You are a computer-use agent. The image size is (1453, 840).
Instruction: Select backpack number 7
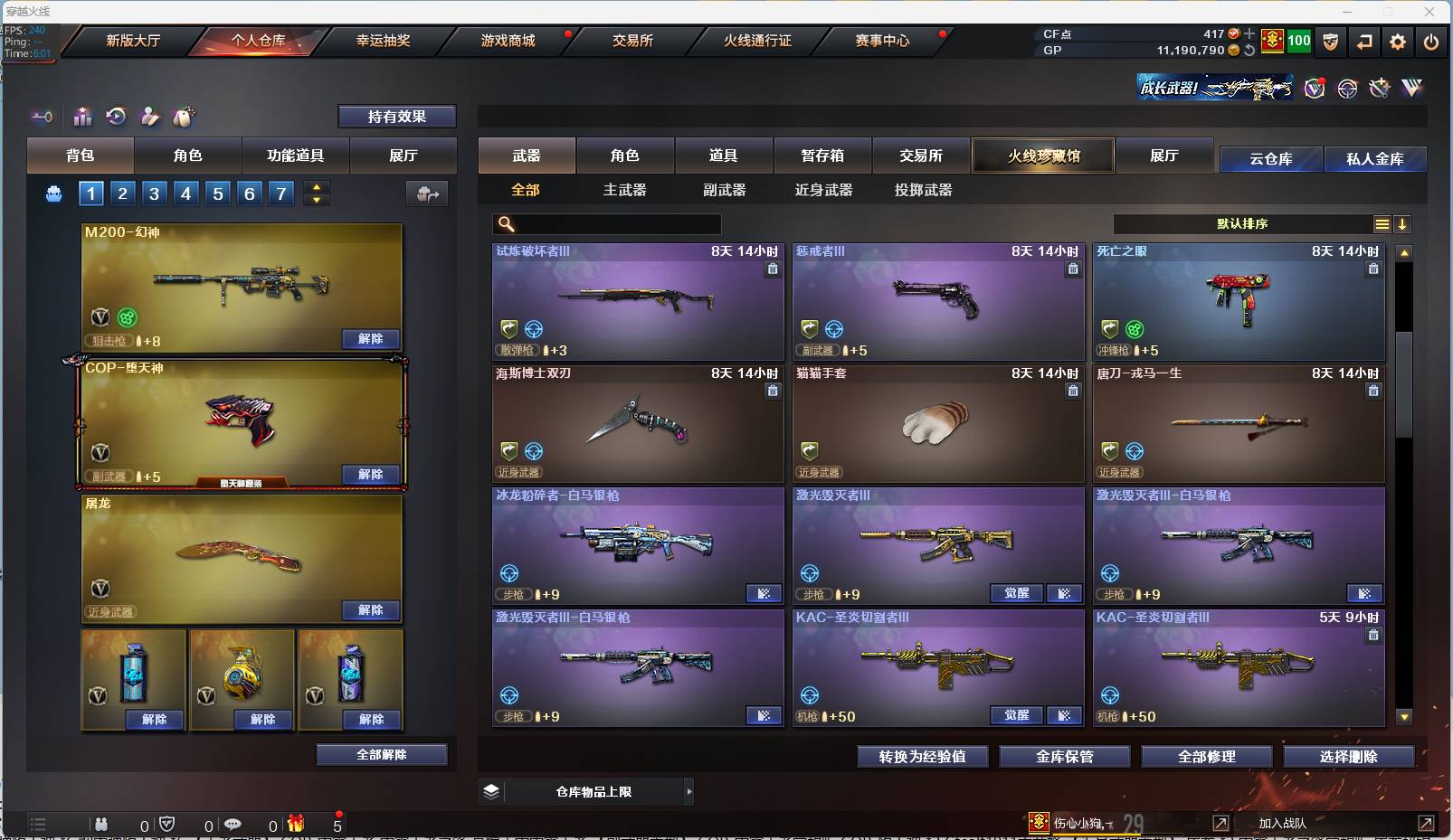pyautogui.click(x=280, y=193)
